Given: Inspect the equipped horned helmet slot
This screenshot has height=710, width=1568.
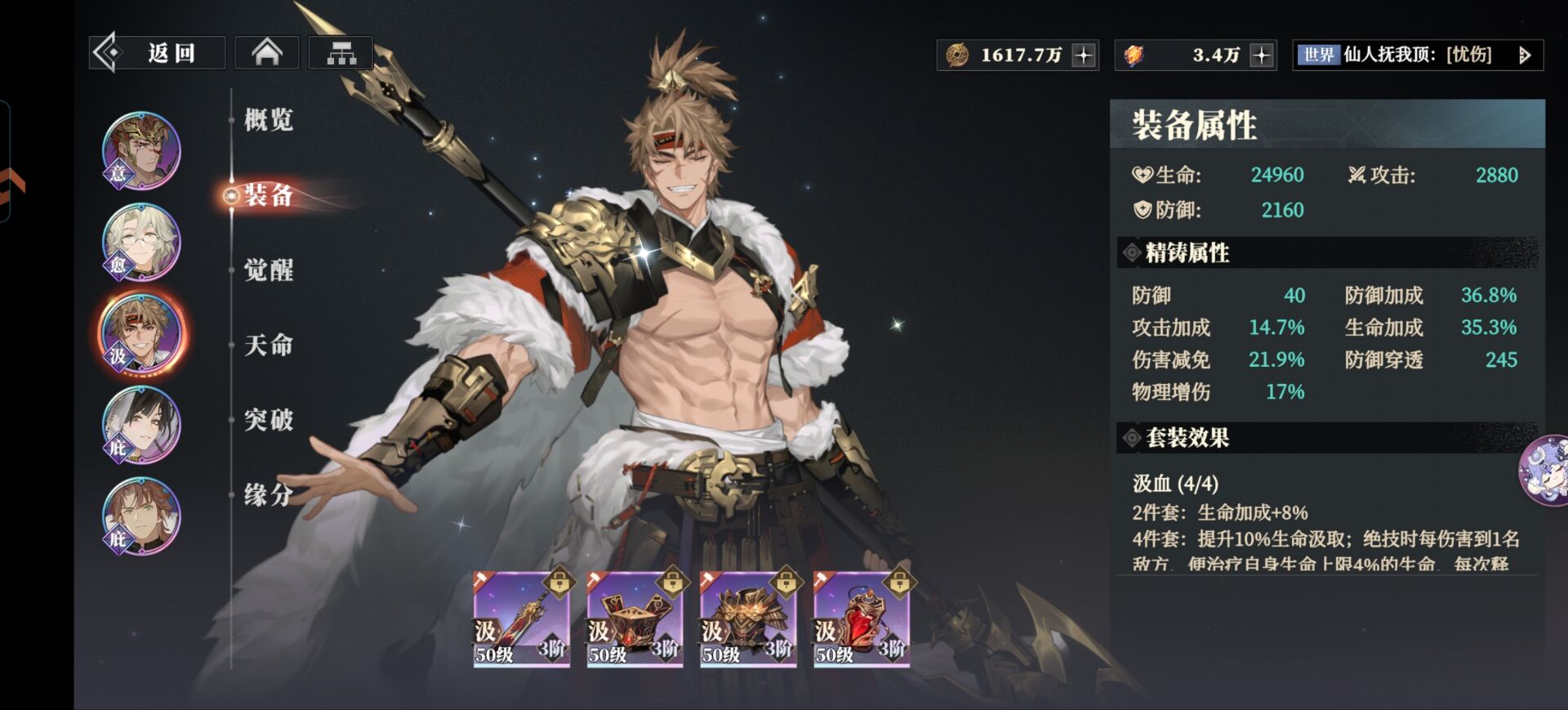Looking at the screenshot, I should pos(748,619).
